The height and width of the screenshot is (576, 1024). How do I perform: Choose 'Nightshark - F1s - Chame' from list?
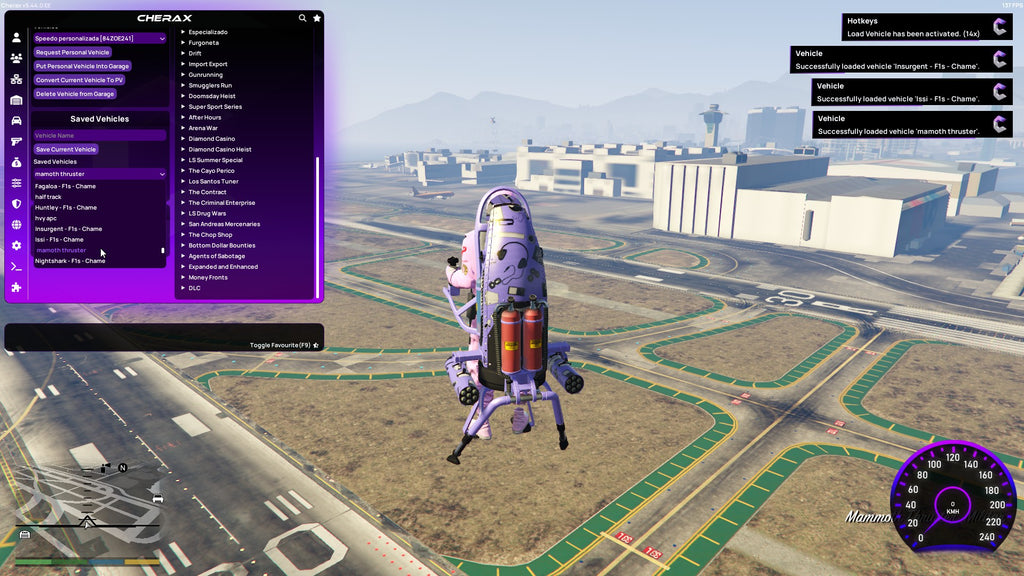(70, 261)
